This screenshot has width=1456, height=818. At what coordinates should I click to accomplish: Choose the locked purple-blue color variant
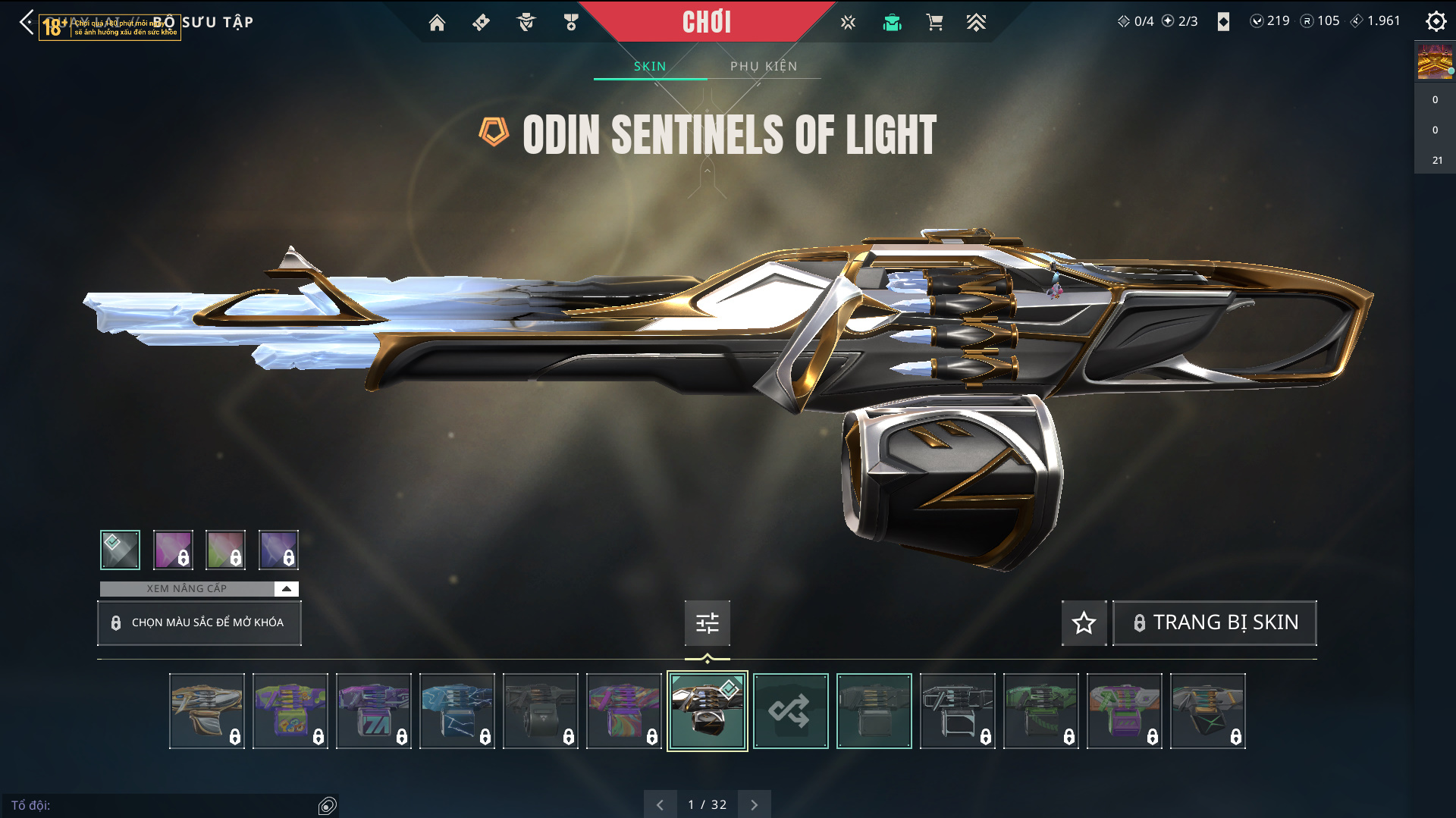tap(278, 550)
